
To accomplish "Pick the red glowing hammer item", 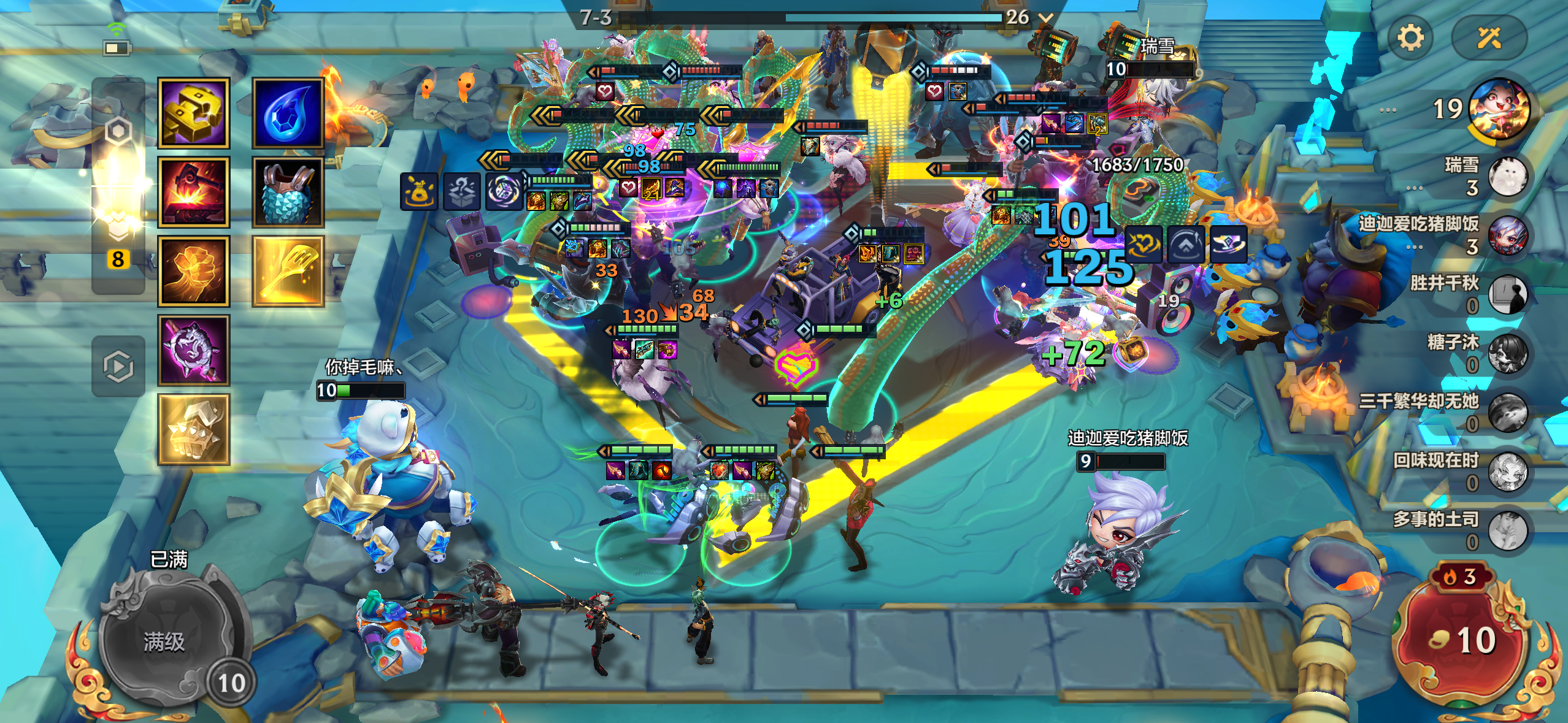I will point(194,192).
